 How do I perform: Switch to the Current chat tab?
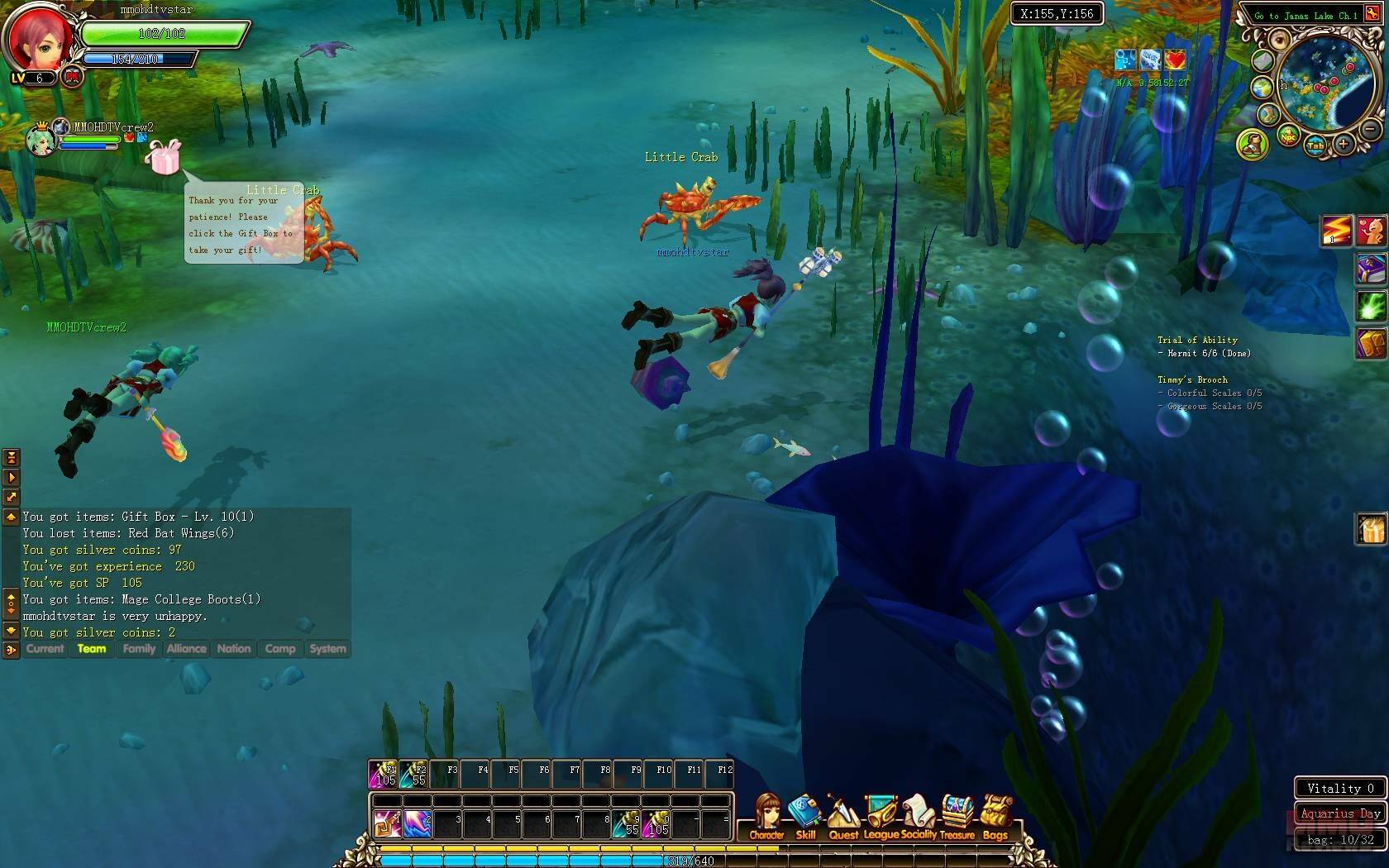click(45, 649)
